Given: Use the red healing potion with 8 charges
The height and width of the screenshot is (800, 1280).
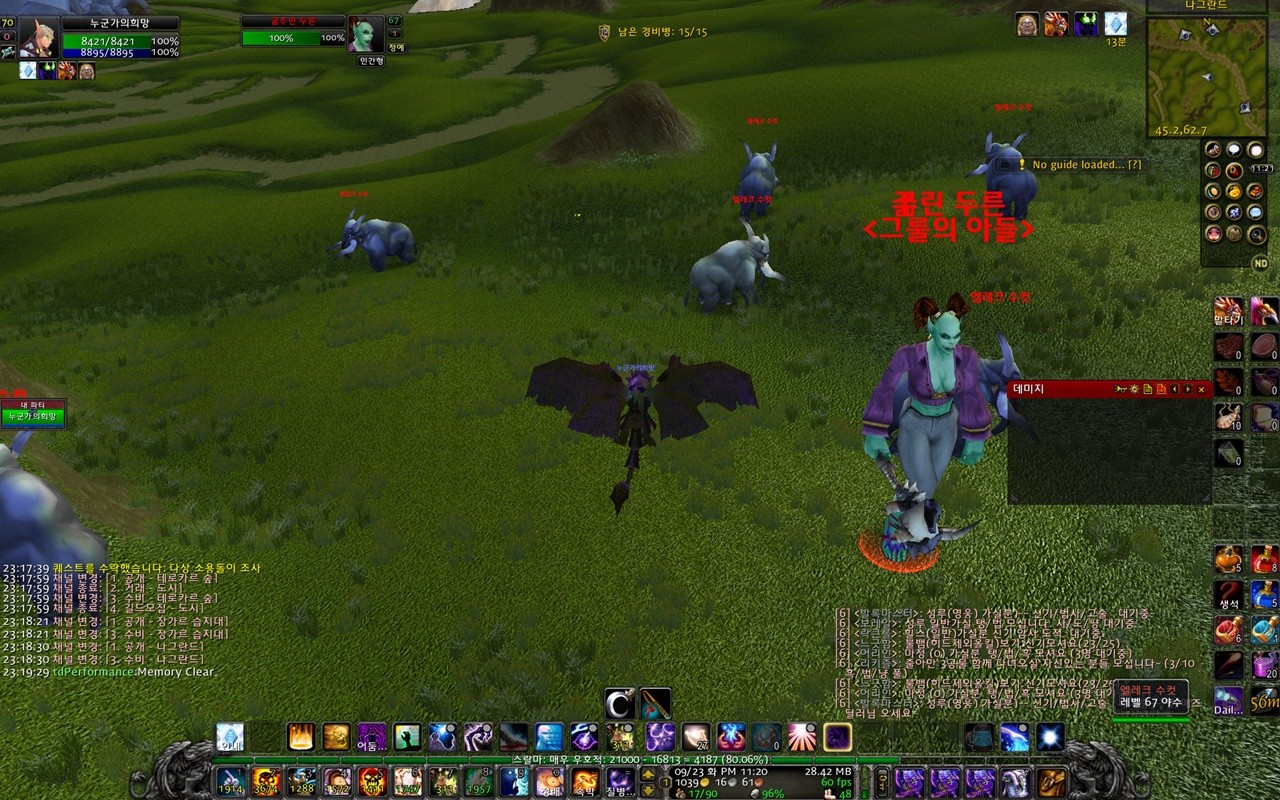Looking at the screenshot, I should (x=1264, y=558).
